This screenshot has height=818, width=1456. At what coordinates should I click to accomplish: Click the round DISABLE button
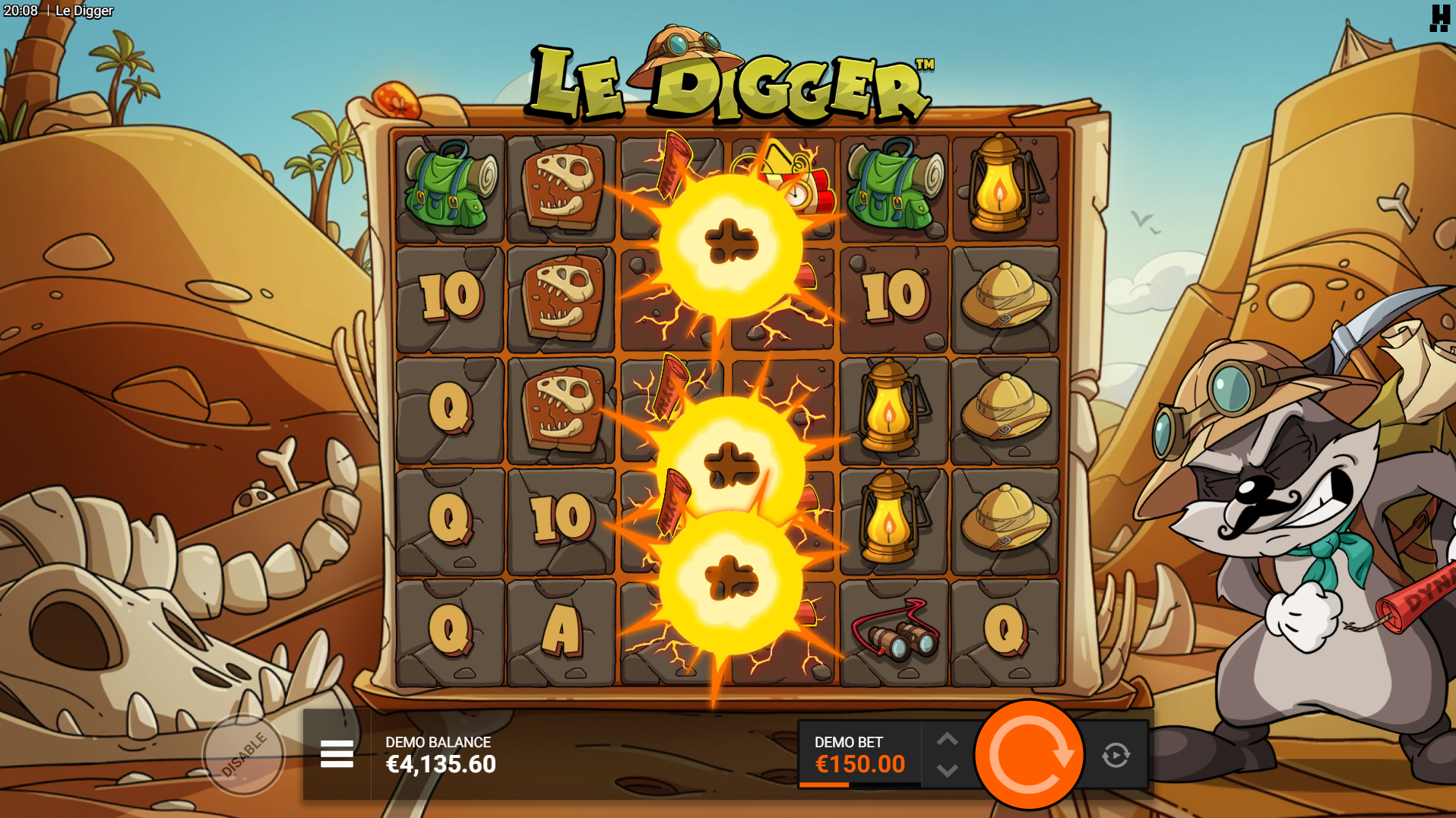[243, 755]
